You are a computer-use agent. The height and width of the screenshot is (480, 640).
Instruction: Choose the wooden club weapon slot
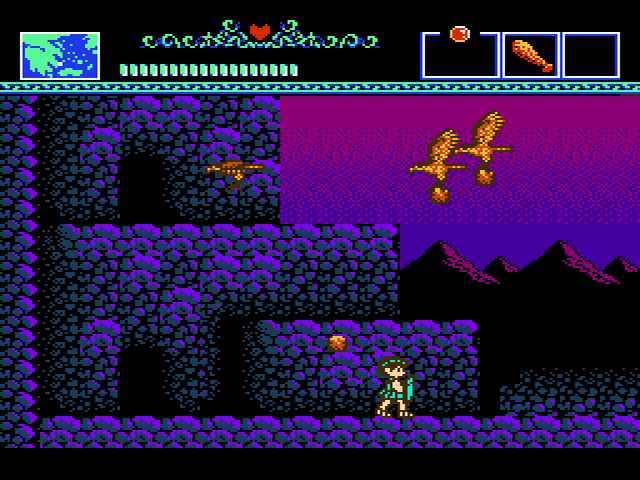(x=531, y=55)
